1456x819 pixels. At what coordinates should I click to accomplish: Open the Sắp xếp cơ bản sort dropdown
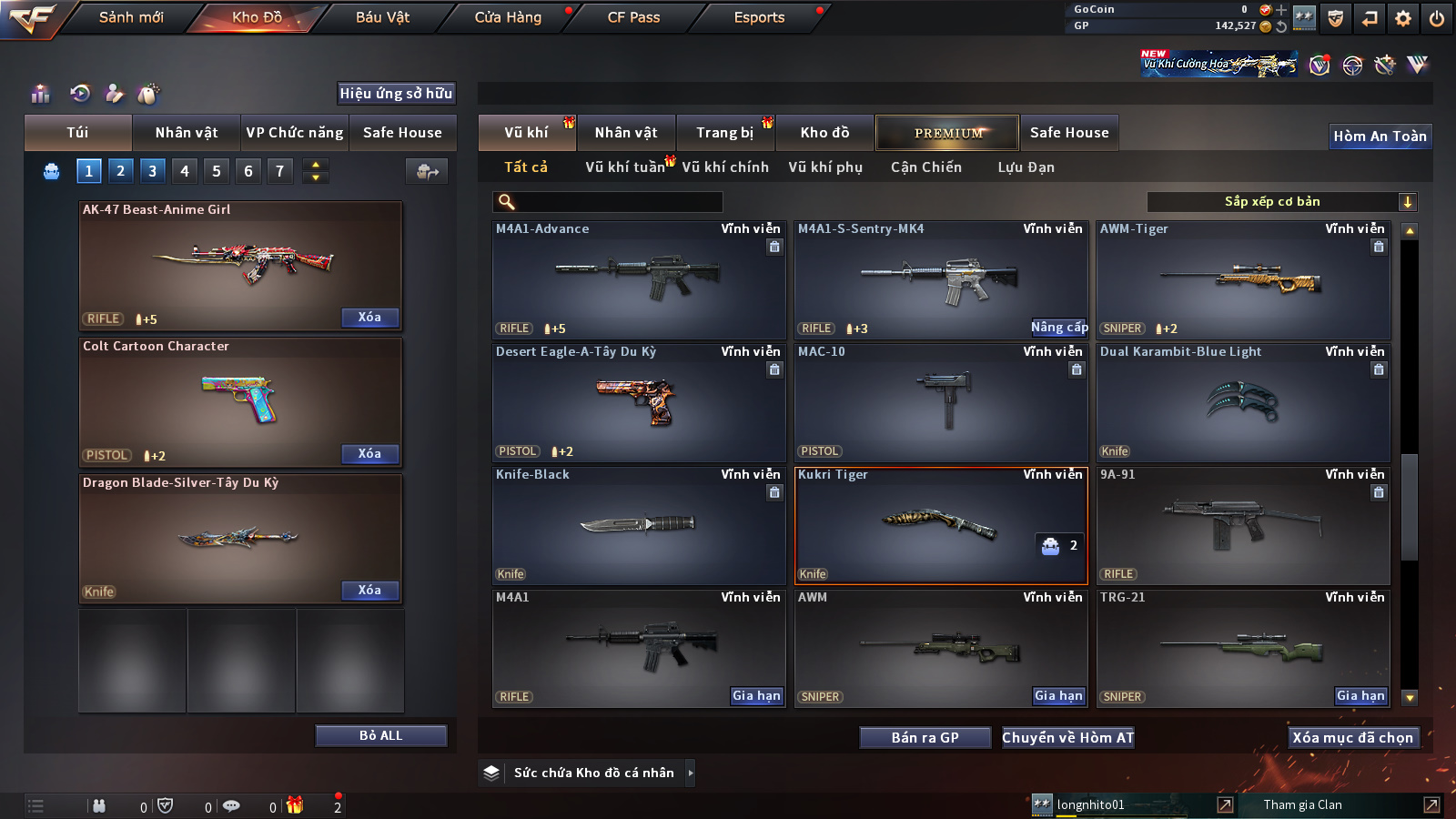click(1281, 202)
